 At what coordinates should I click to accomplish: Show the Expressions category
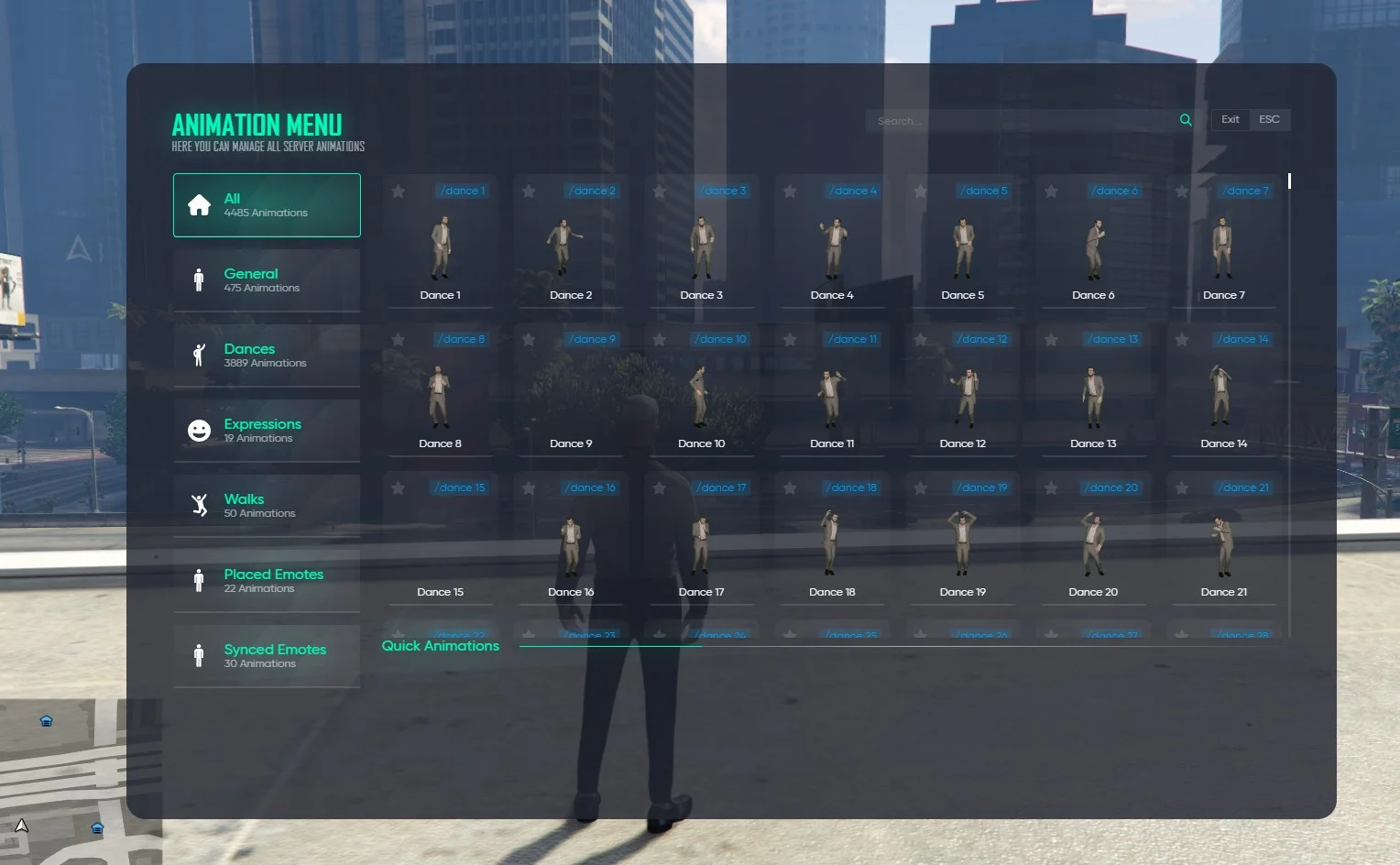coord(267,431)
